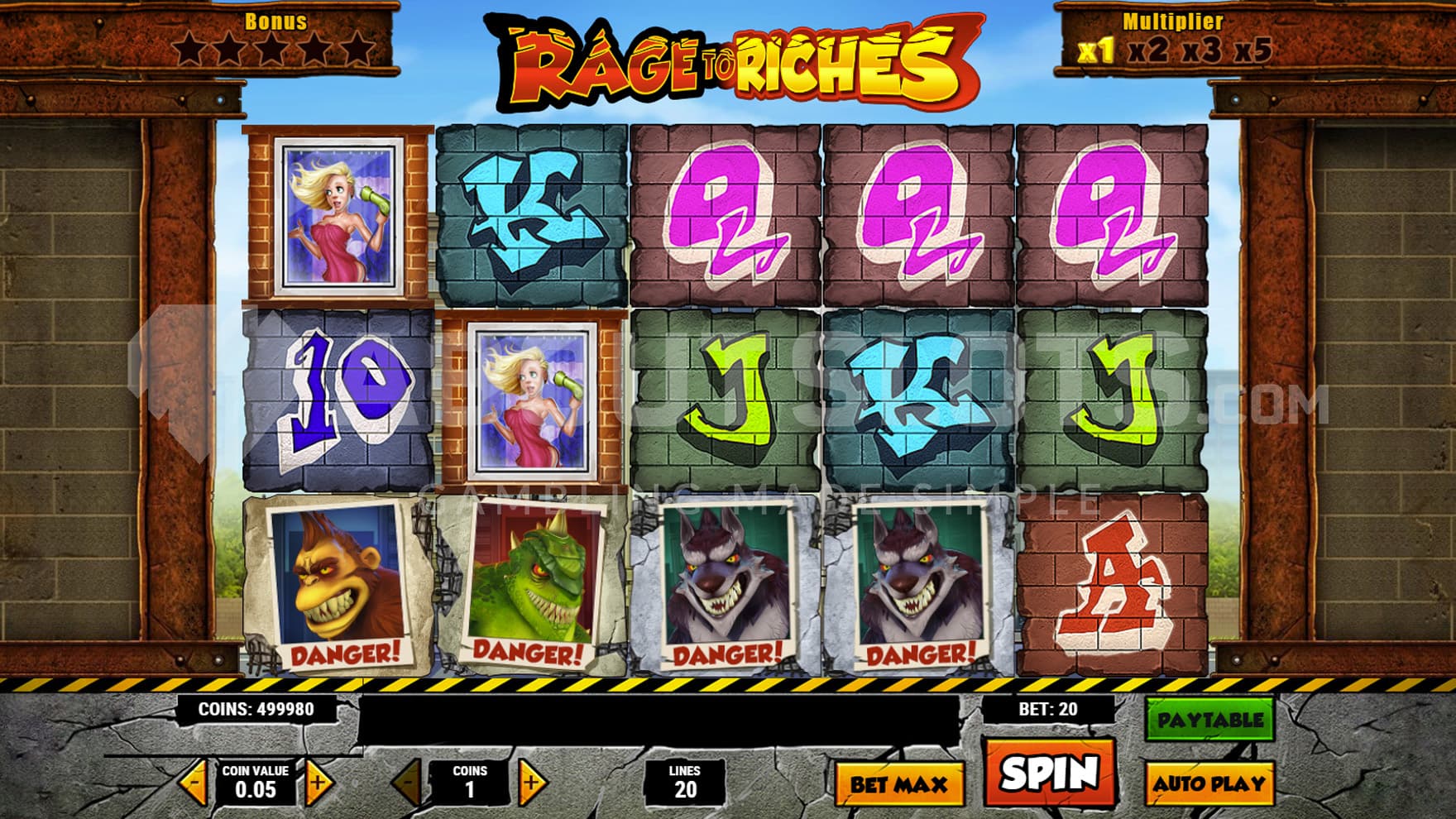Viewport: 1456px width, 819px height.
Task: Activate AUTO PLAY
Action: [x=1209, y=783]
